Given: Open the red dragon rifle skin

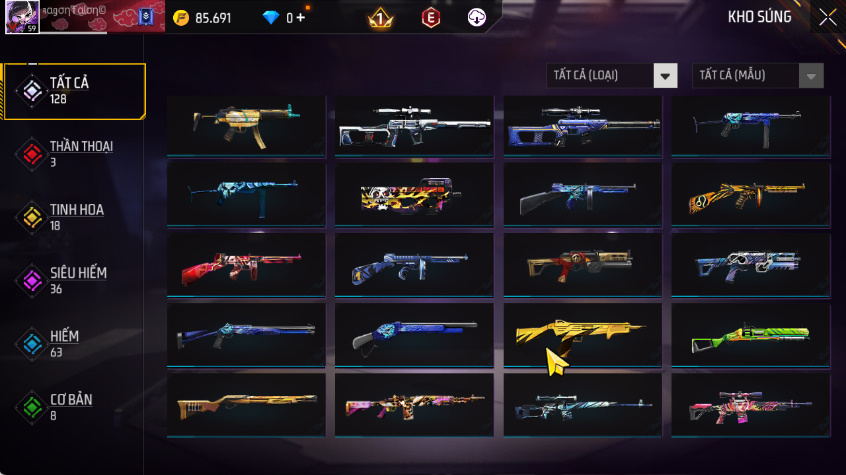Looking at the screenshot, I should [x=246, y=265].
